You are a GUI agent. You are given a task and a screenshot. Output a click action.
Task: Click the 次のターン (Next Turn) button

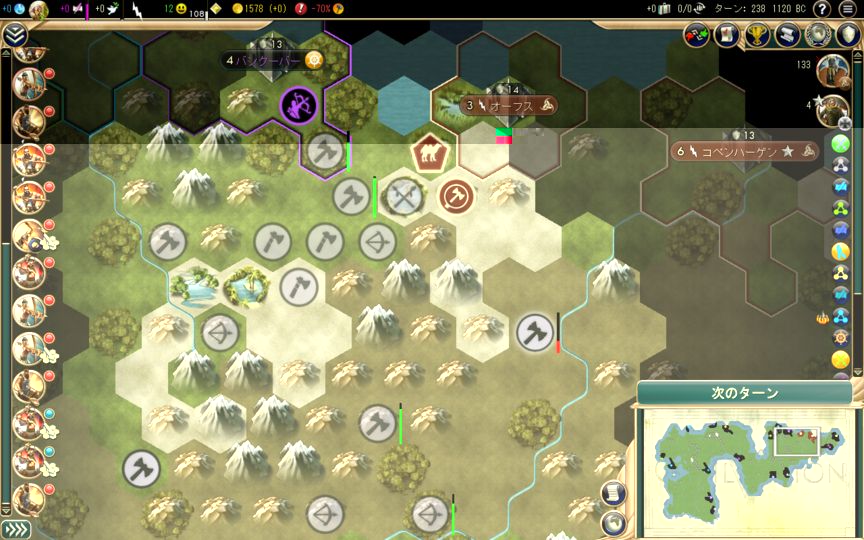745,393
